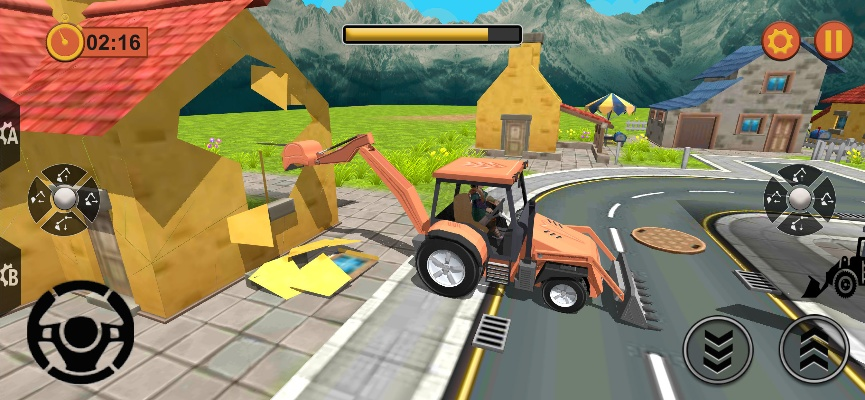Tap the double up-arrow pedal button
This screenshot has width=865, height=400.
pyautogui.click(x=814, y=350)
